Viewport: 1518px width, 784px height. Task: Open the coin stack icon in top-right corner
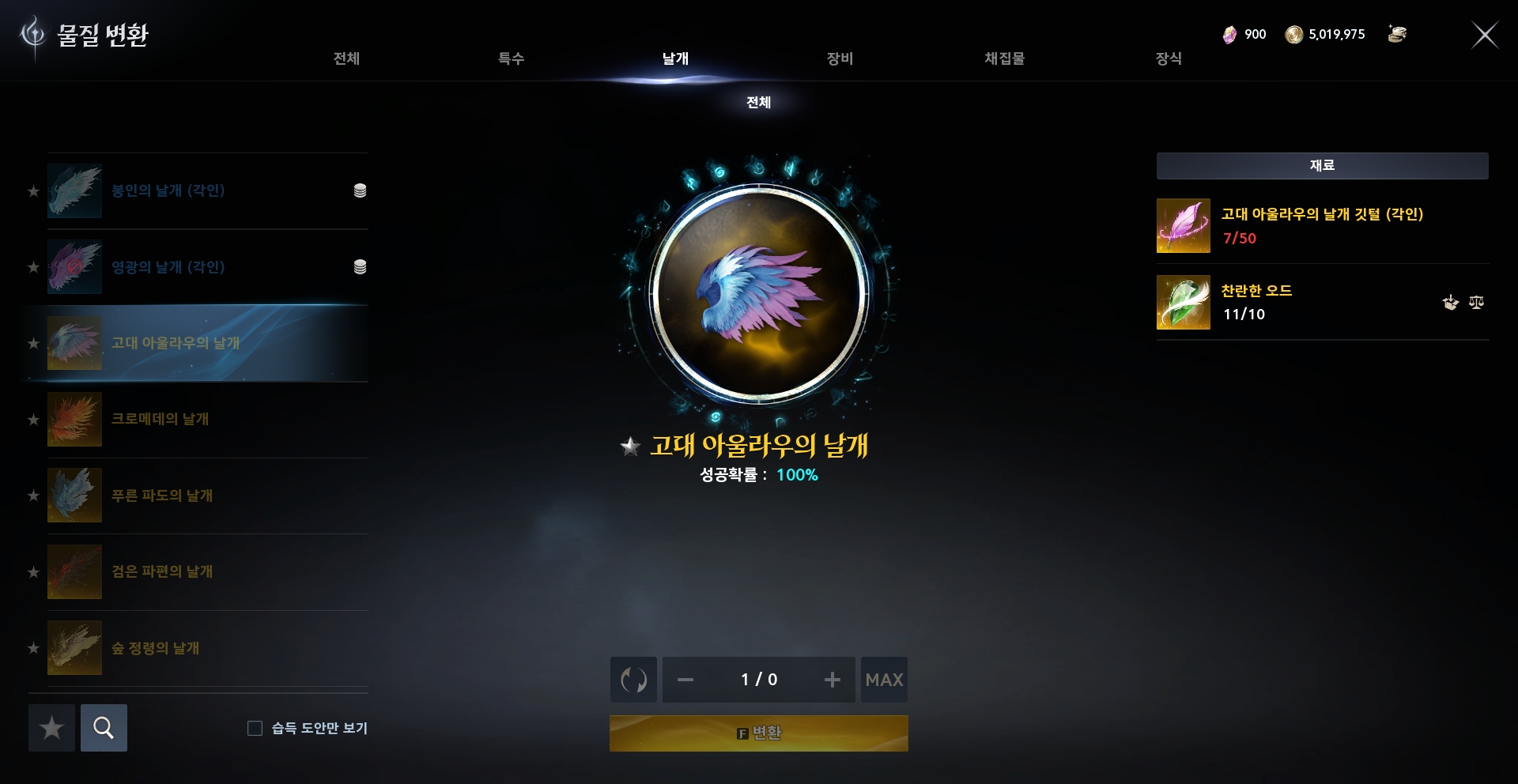point(1396,34)
